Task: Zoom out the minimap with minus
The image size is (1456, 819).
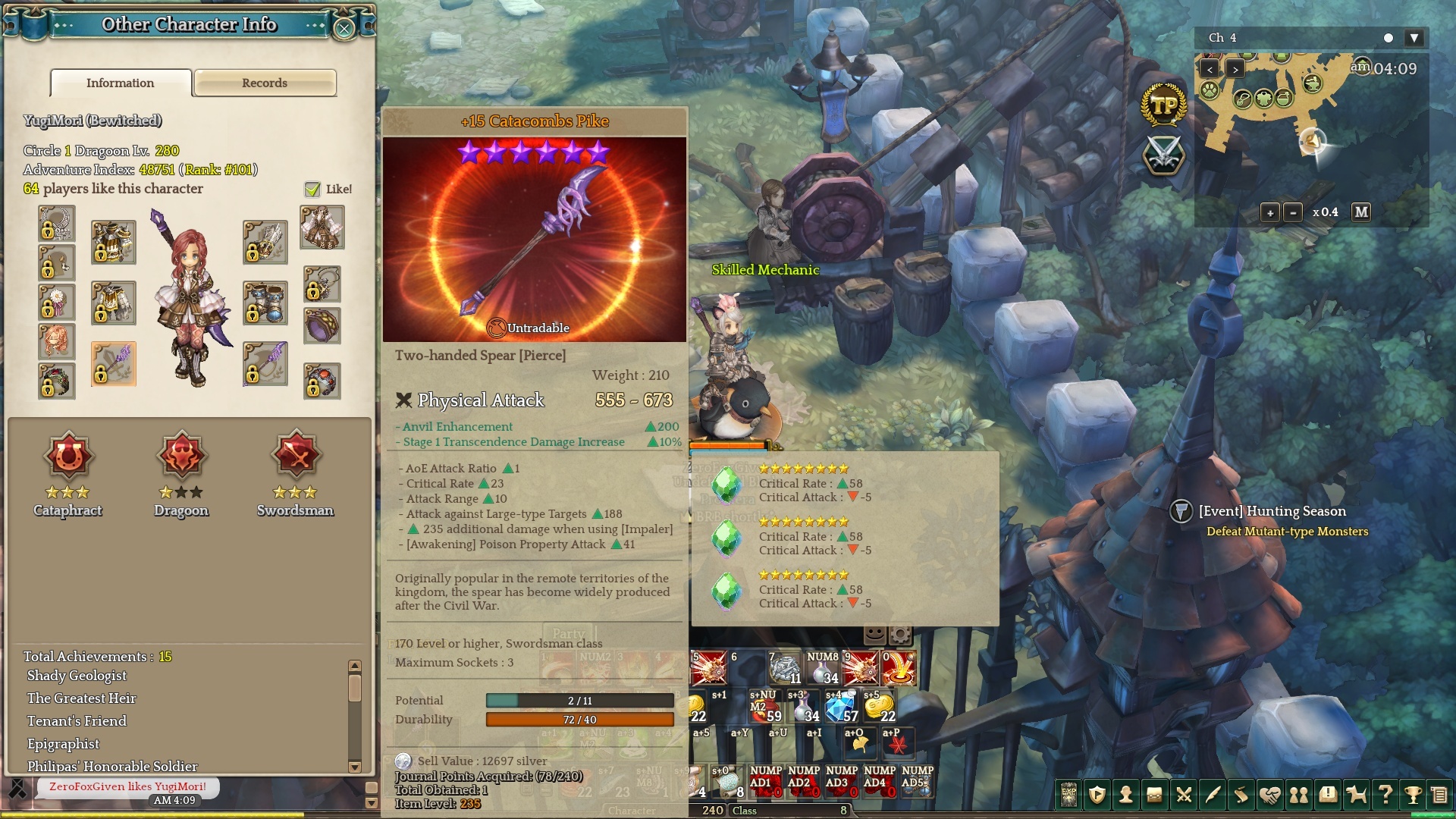Action: coord(1293,212)
